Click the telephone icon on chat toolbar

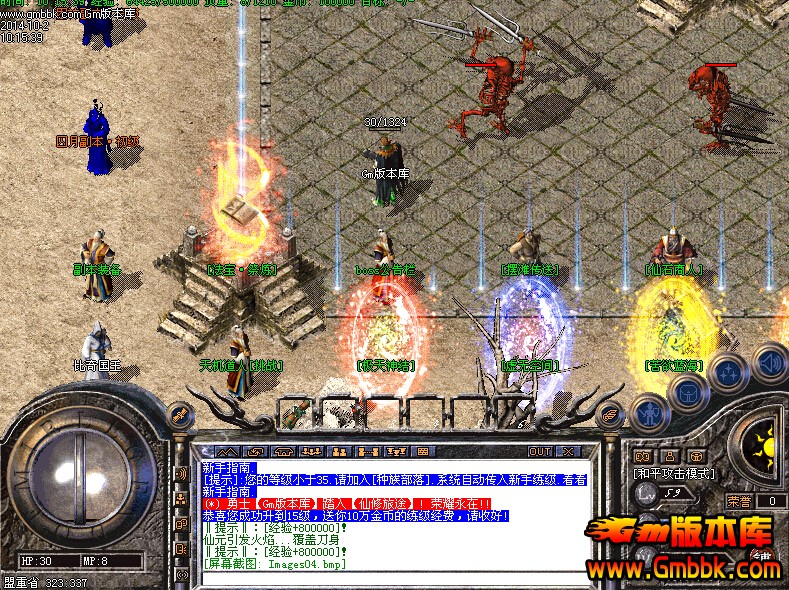283,451
